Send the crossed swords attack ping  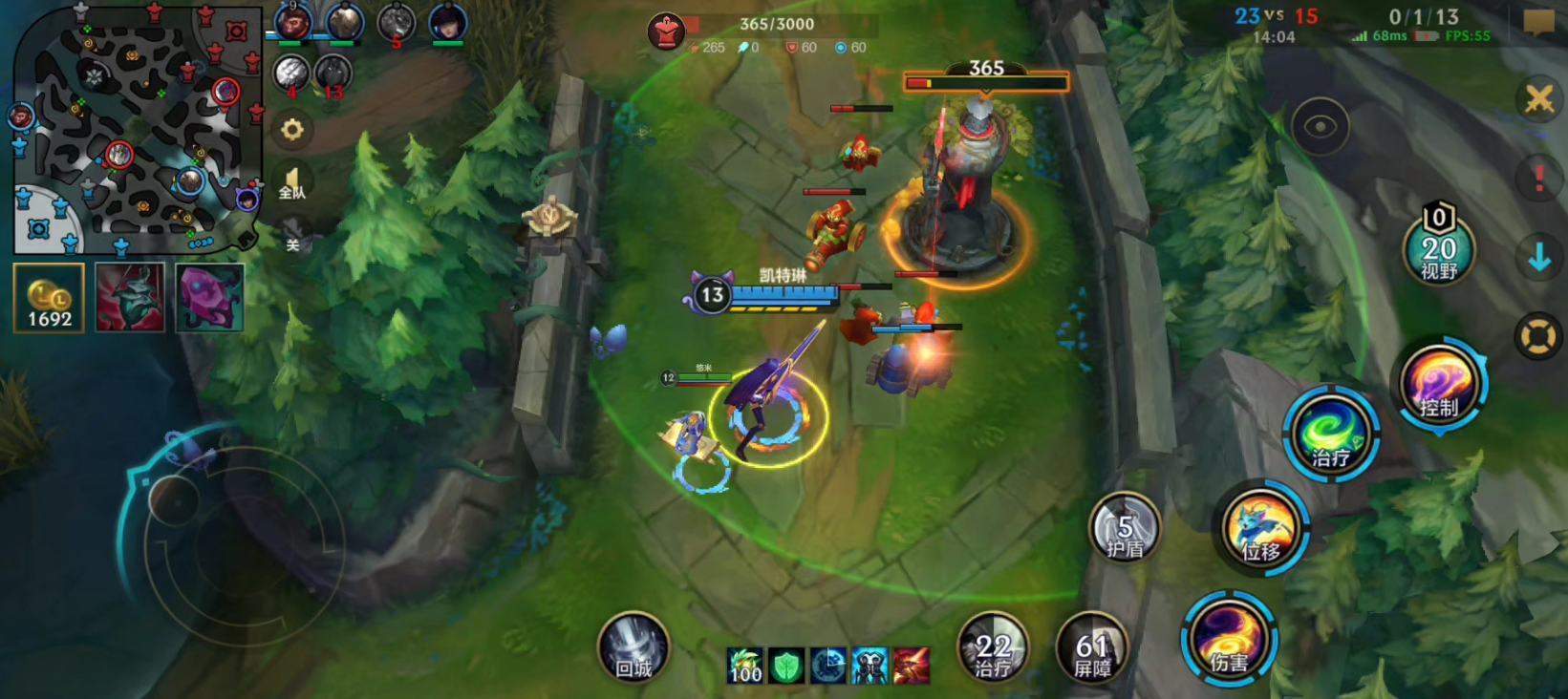point(1538,97)
